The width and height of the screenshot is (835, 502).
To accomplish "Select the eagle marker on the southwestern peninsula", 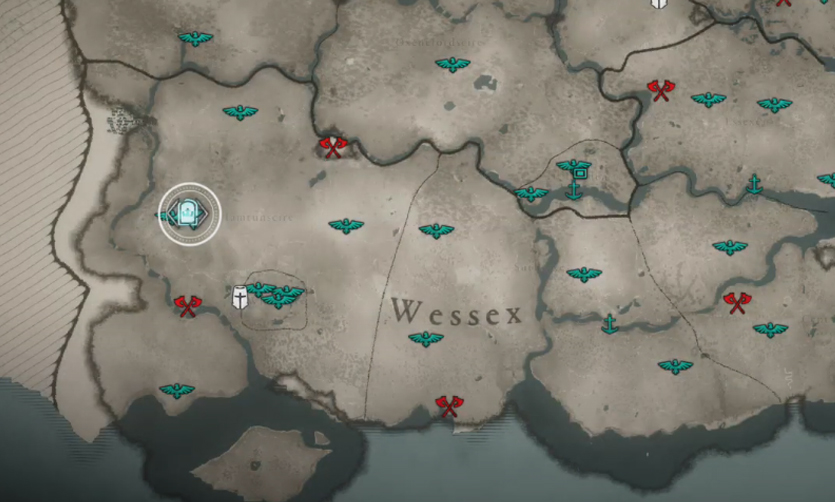I will [177, 390].
